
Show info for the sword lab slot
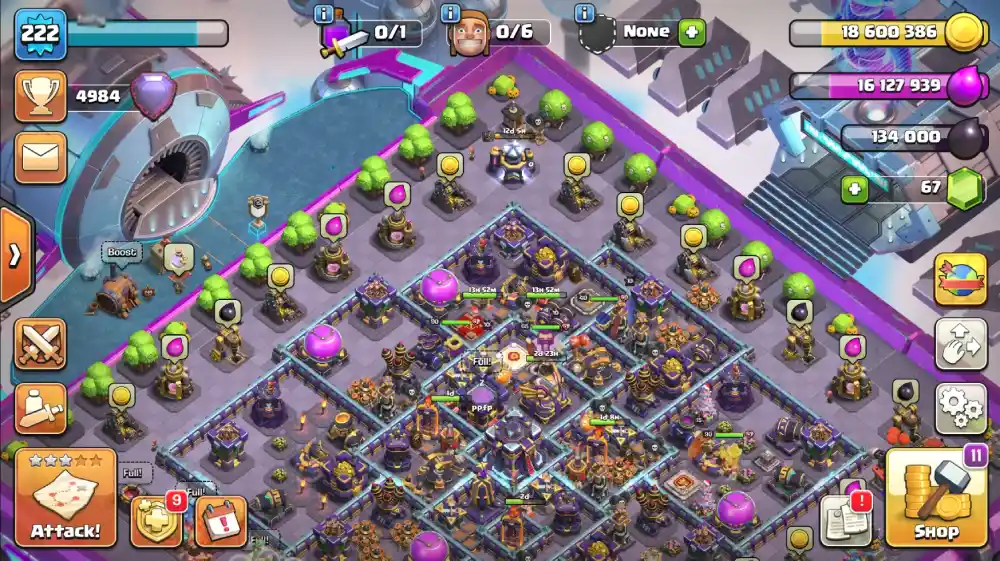tap(324, 13)
